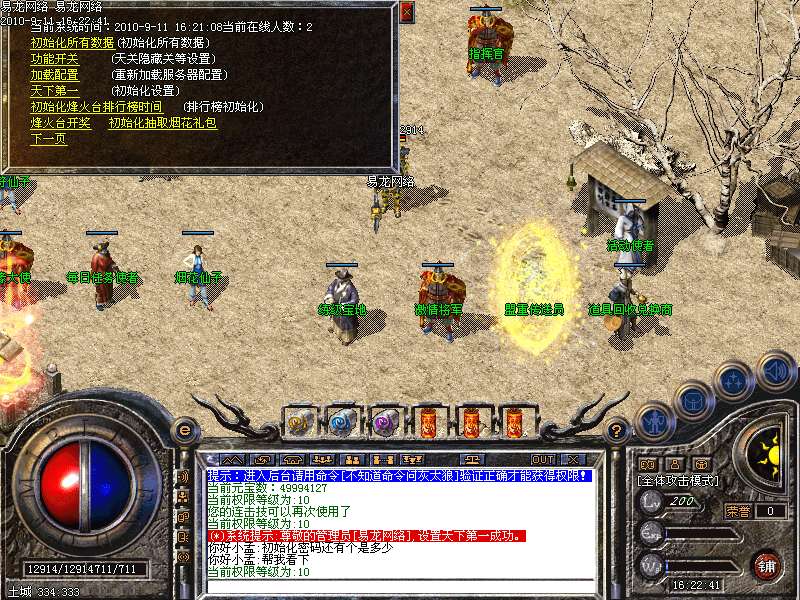The width and height of the screenshot is (800, 600).
Task: Open the 功能开关 settings link
Action: coord(54,59)
